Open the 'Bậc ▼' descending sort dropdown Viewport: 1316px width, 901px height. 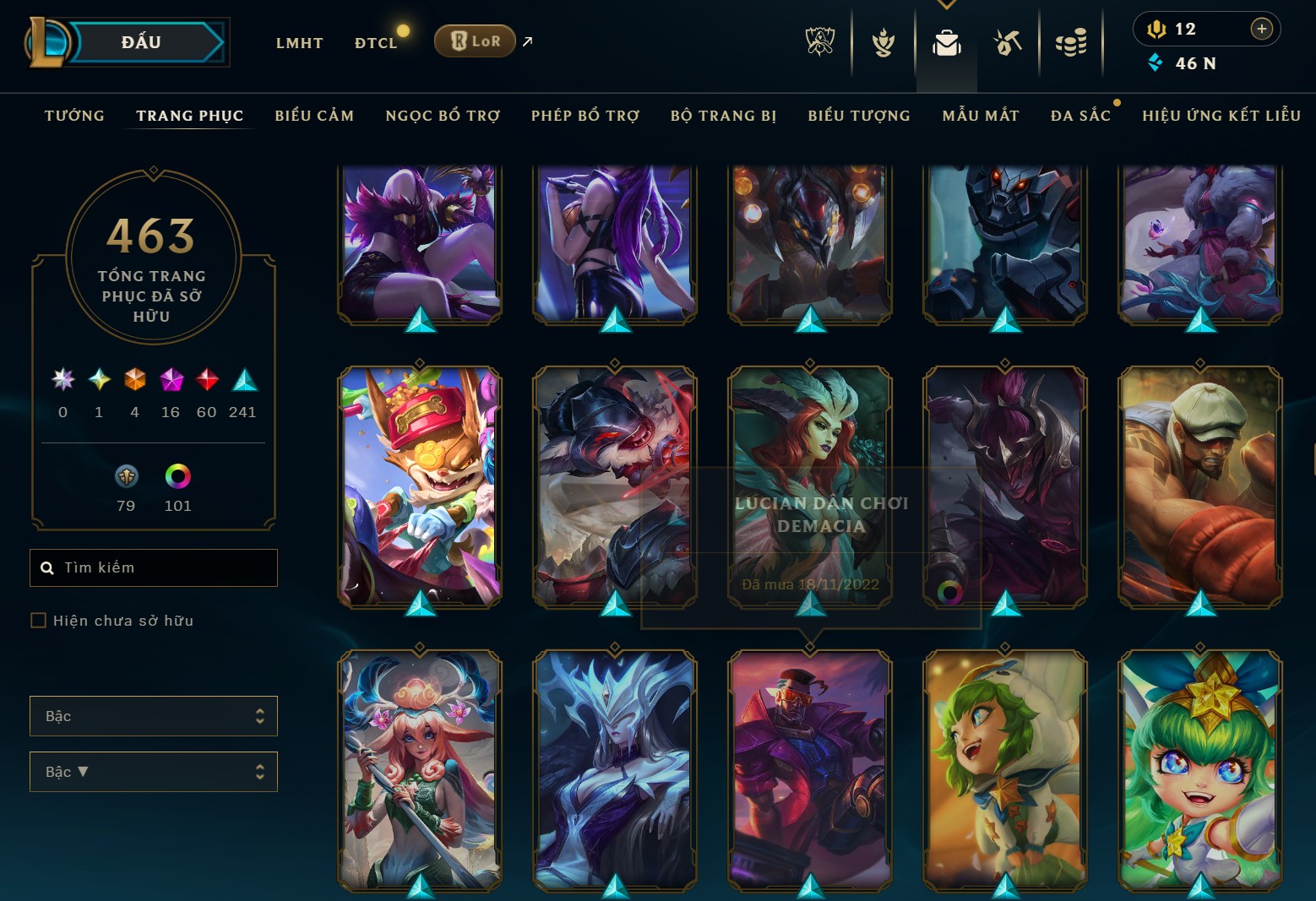(153, 771)
